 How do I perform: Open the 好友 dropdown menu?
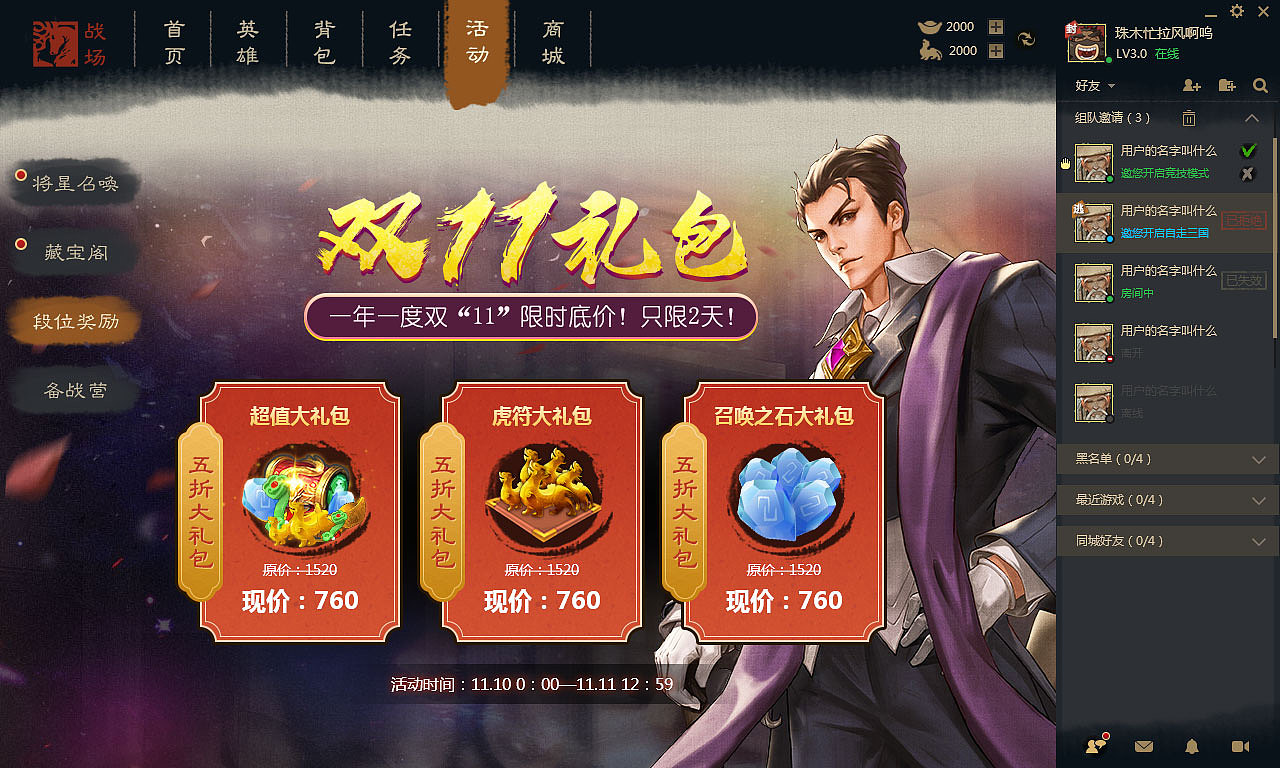tap(1092, 85)
